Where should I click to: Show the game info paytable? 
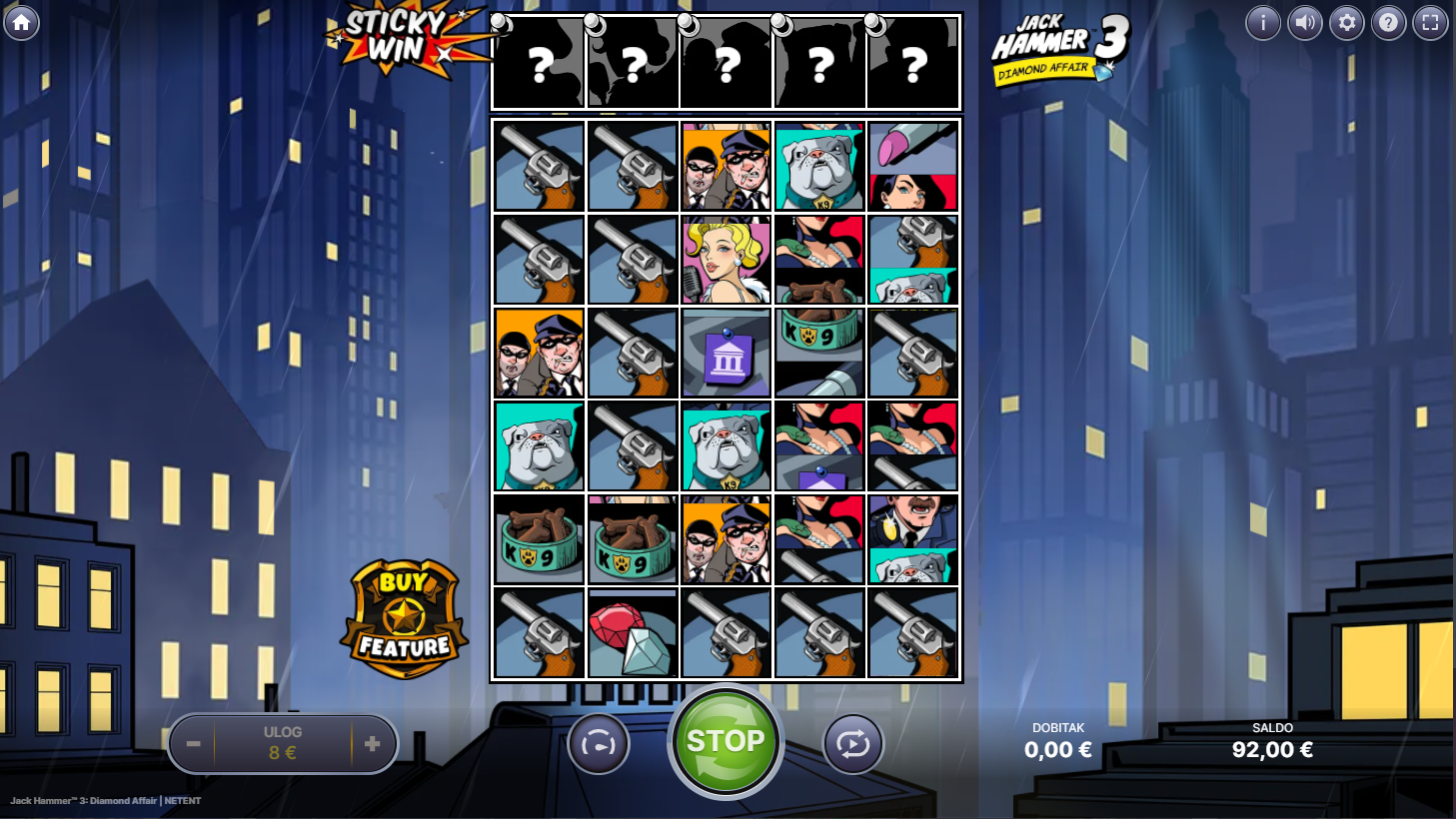coord(1263,22)
